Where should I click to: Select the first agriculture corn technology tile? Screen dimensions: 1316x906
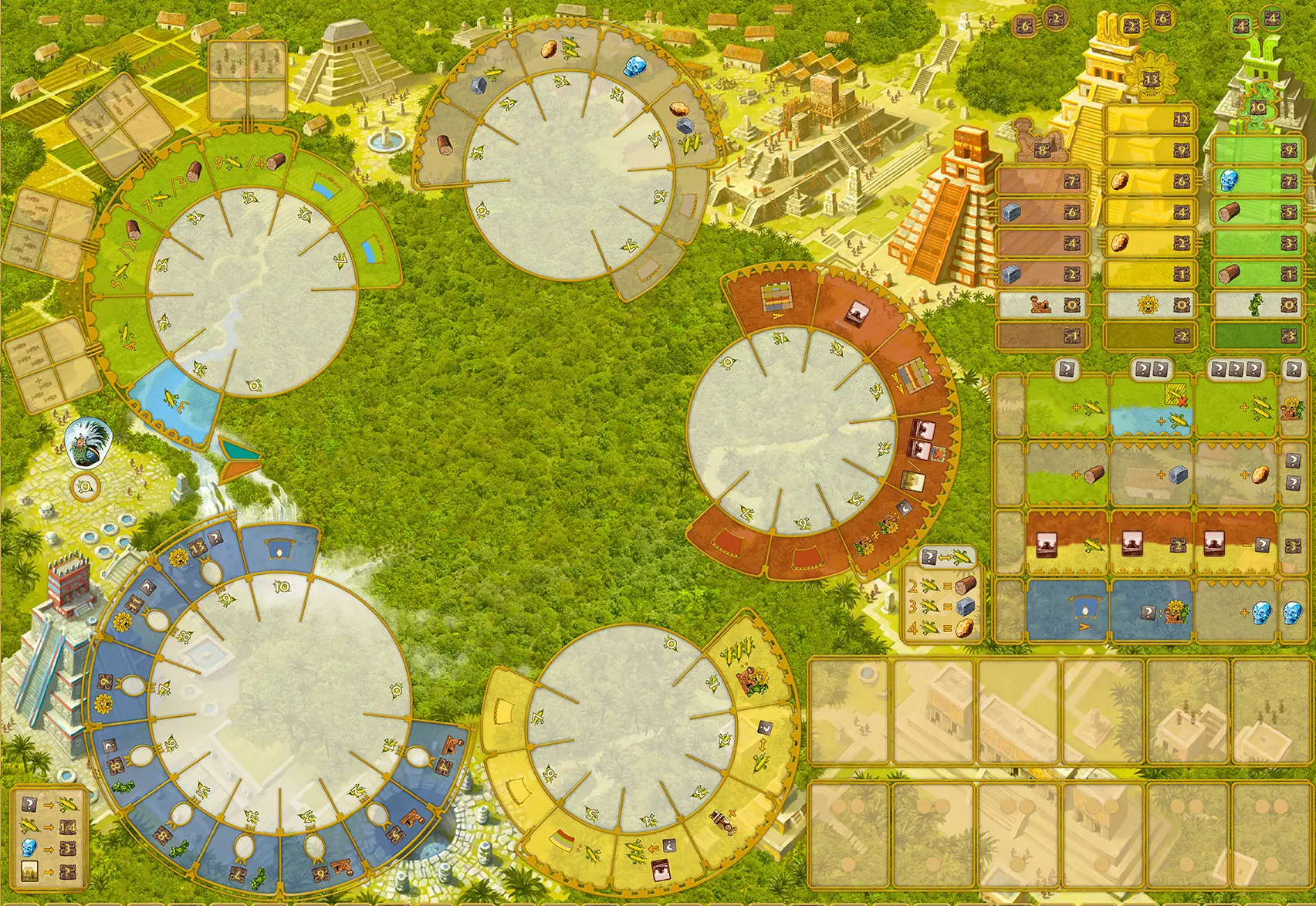[1067, 406]
